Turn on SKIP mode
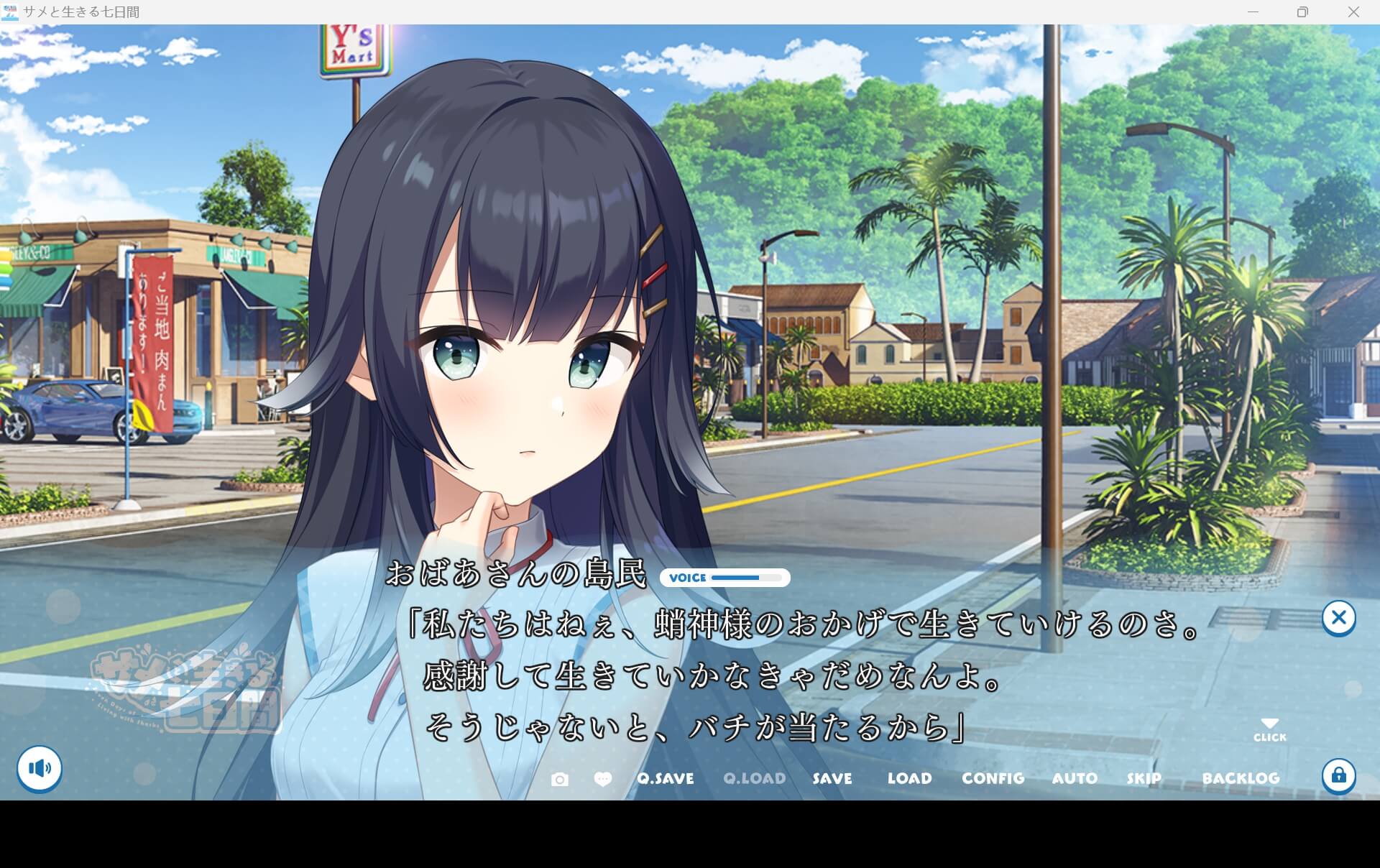The width and height of the screenshot is (1380, 868). pos(1144,778)
